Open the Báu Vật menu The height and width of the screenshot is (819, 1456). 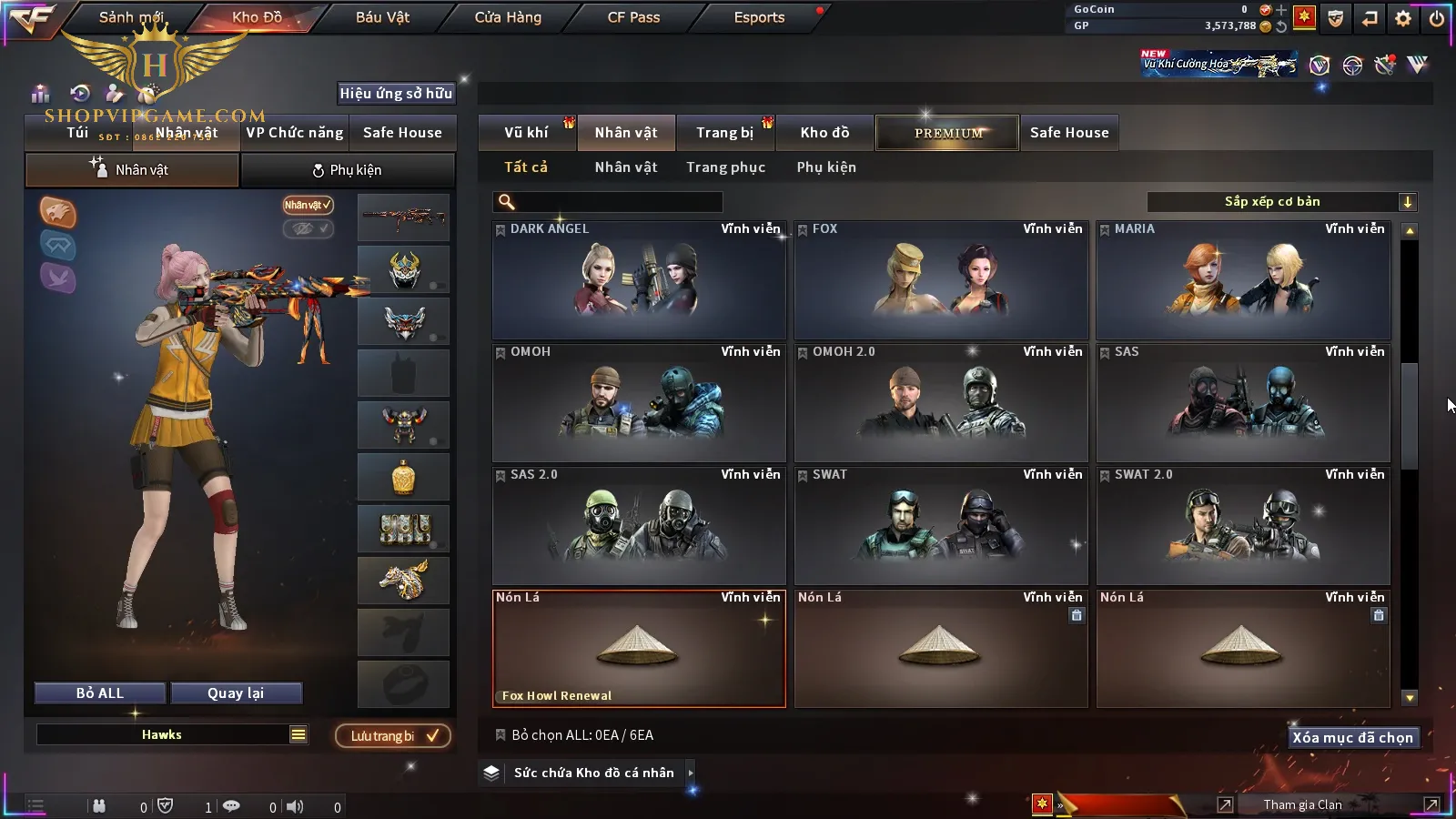[x=382, y=17]
